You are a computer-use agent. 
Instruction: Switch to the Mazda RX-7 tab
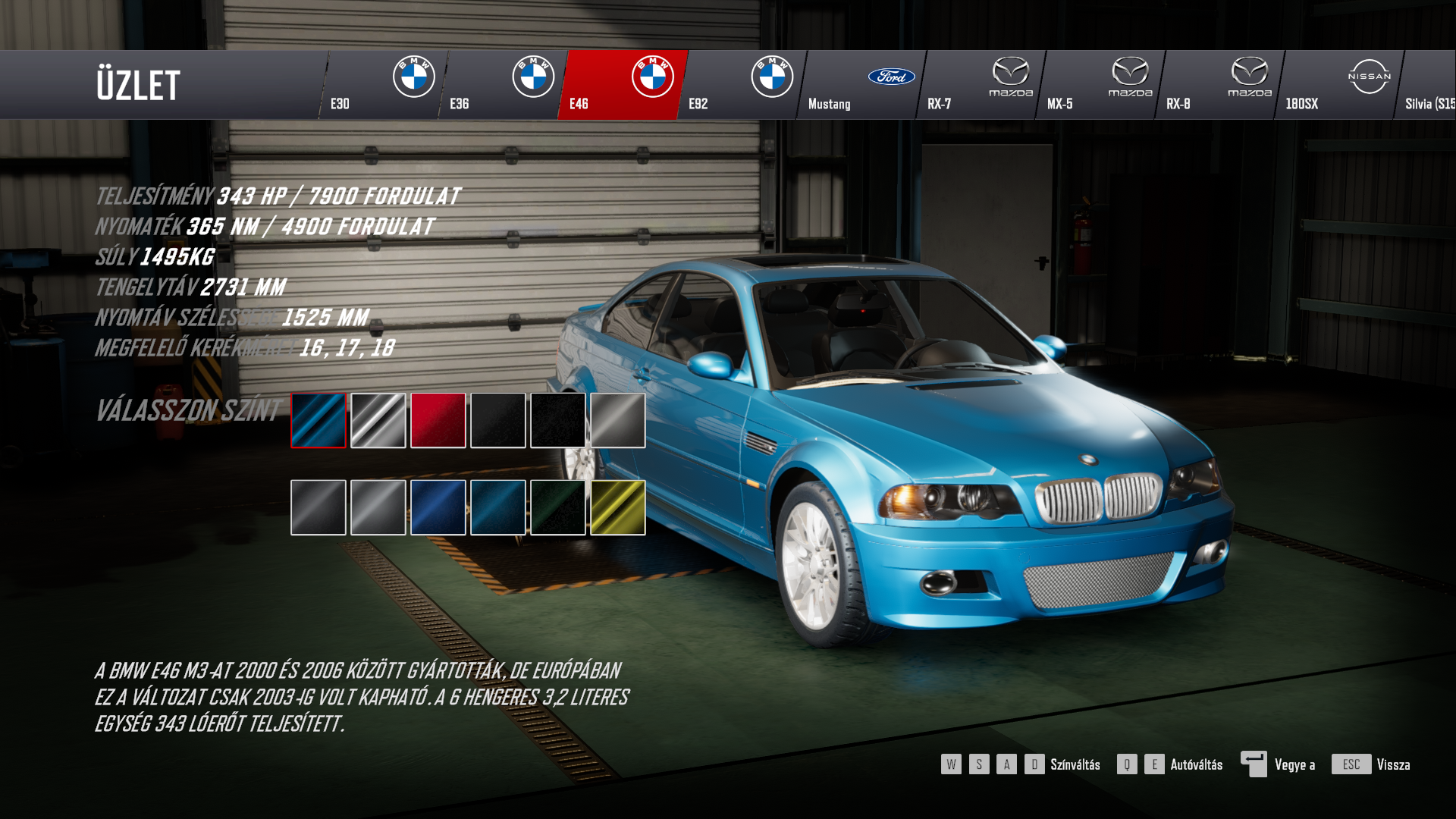979,85
